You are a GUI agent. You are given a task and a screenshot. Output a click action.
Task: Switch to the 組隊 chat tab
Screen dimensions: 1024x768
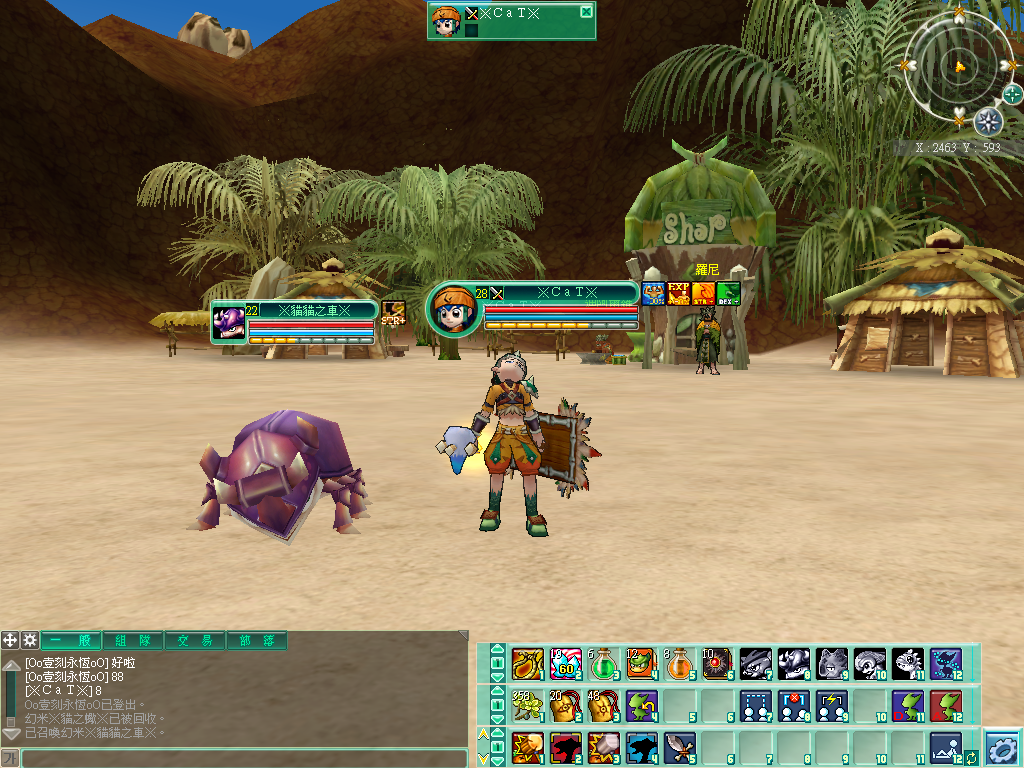tap(133, 640)
